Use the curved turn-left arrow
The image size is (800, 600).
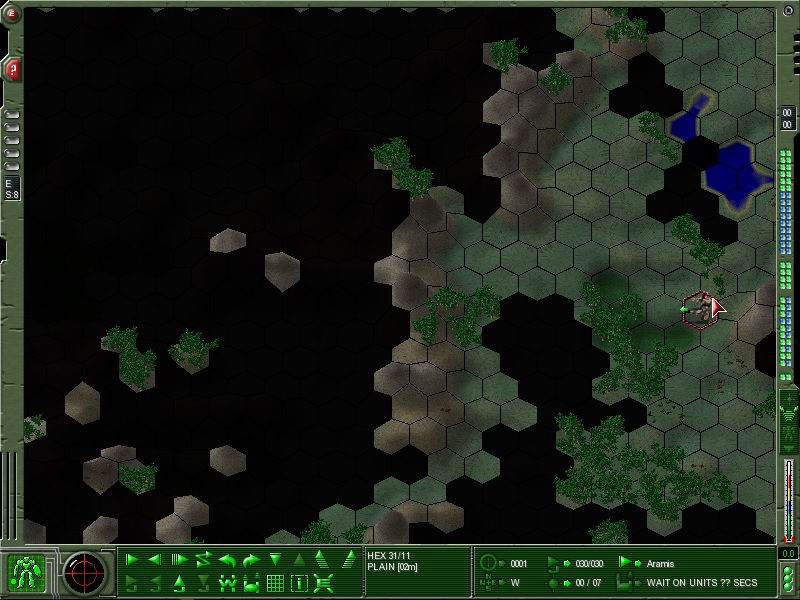(x=227, y=560)
